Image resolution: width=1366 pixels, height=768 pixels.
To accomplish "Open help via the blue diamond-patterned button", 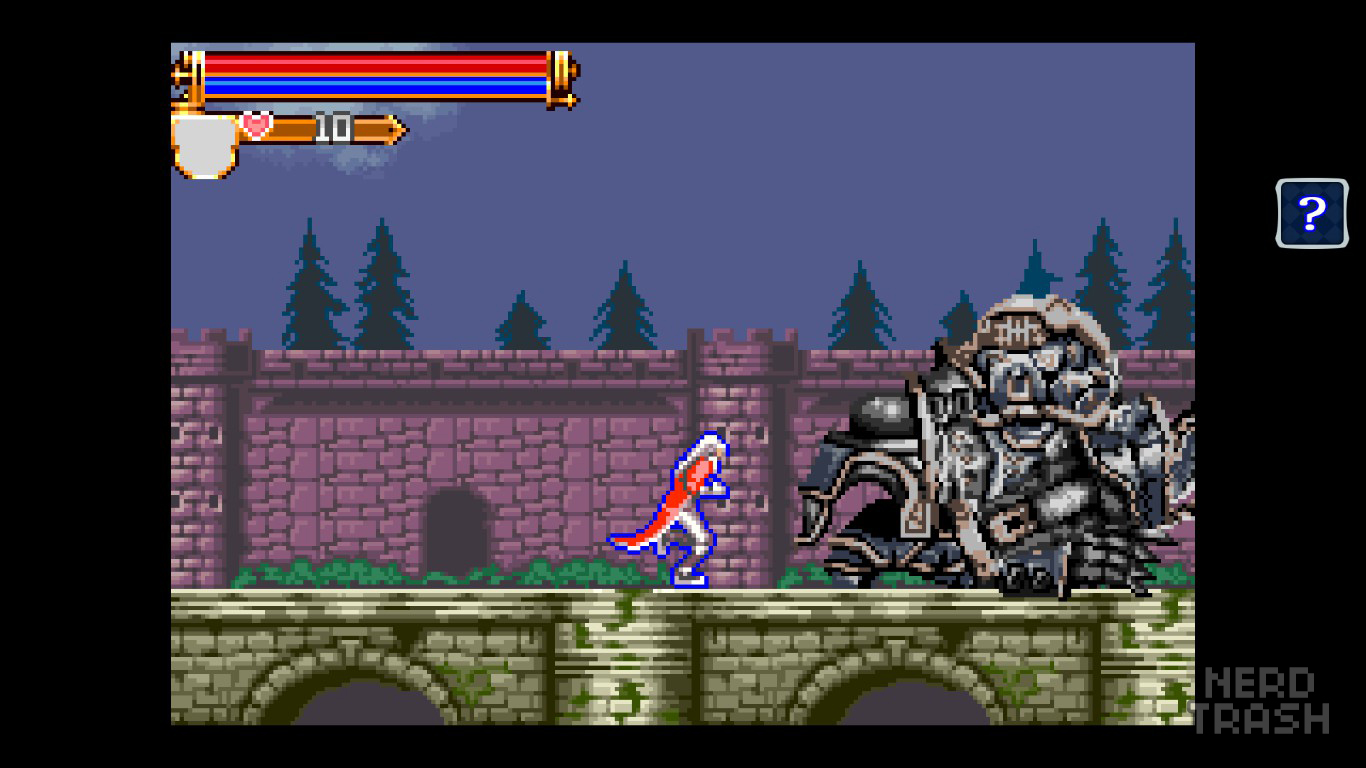I will pos(1312,213).
